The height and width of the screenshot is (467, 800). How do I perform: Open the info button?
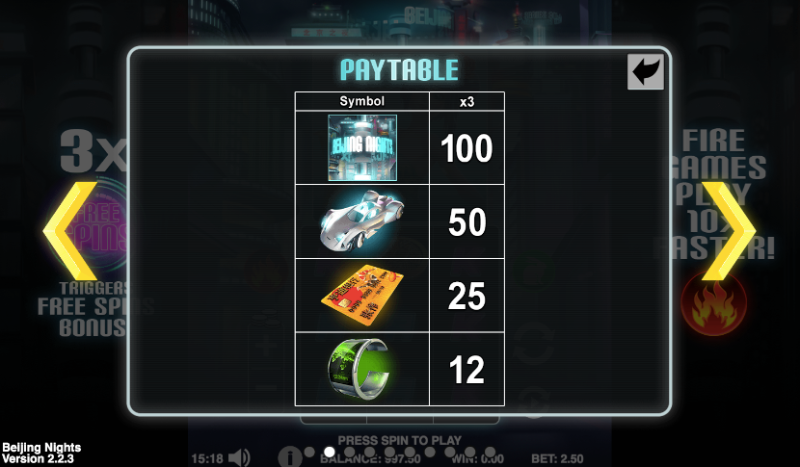click(289, 458)
